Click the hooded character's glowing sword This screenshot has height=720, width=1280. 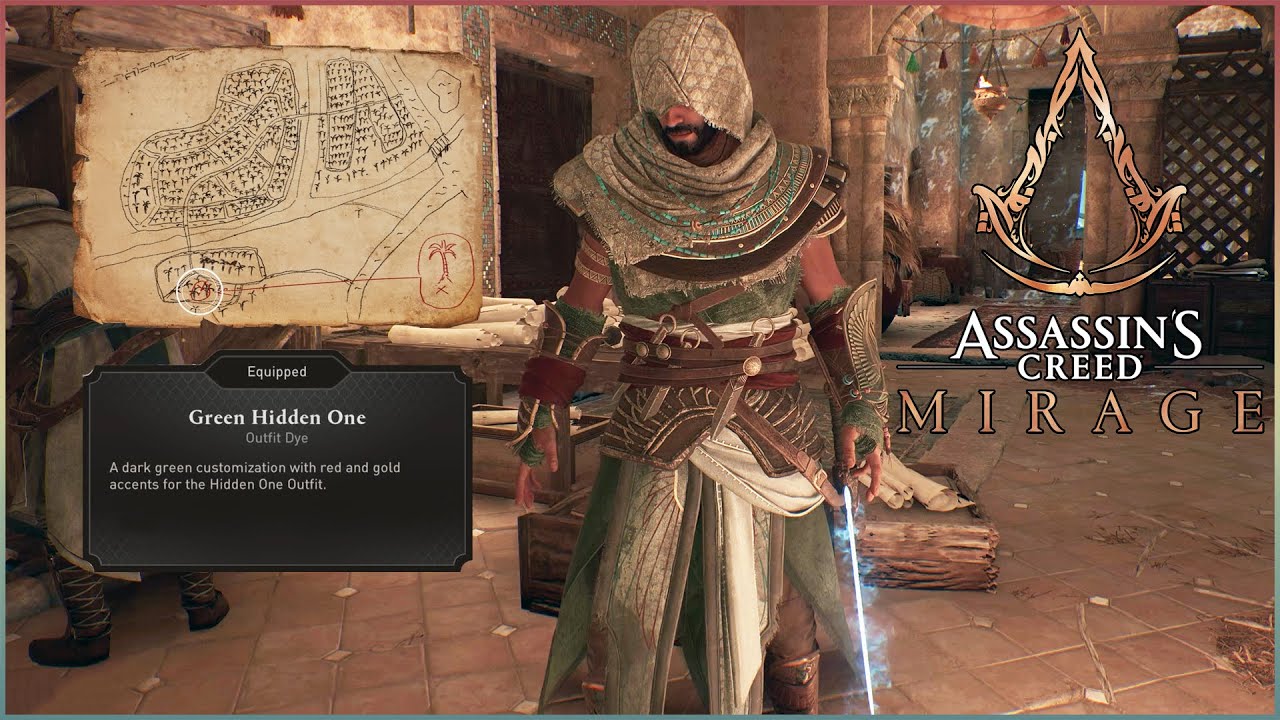coord(856,560)
